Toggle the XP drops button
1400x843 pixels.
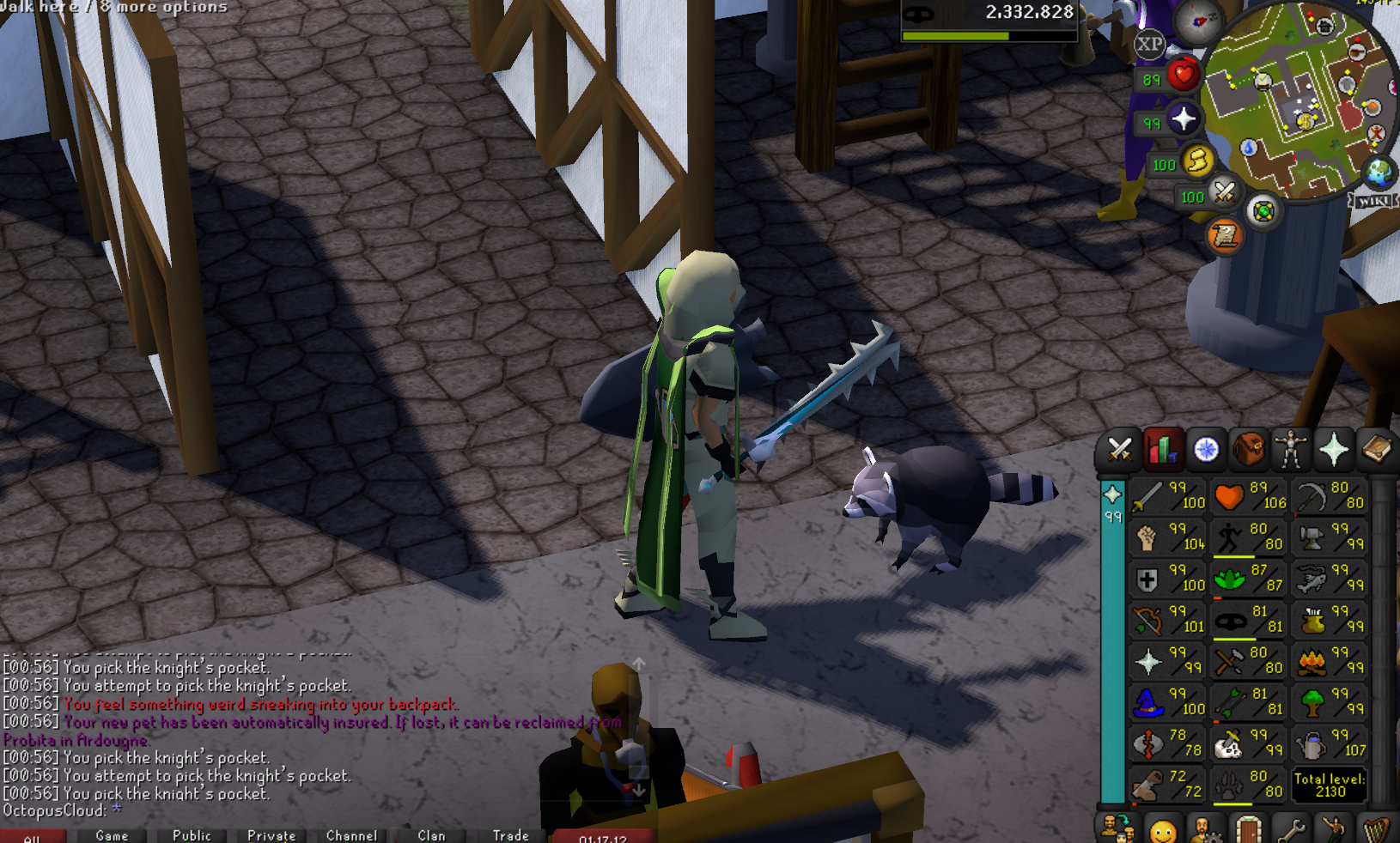coord(1149,44)
